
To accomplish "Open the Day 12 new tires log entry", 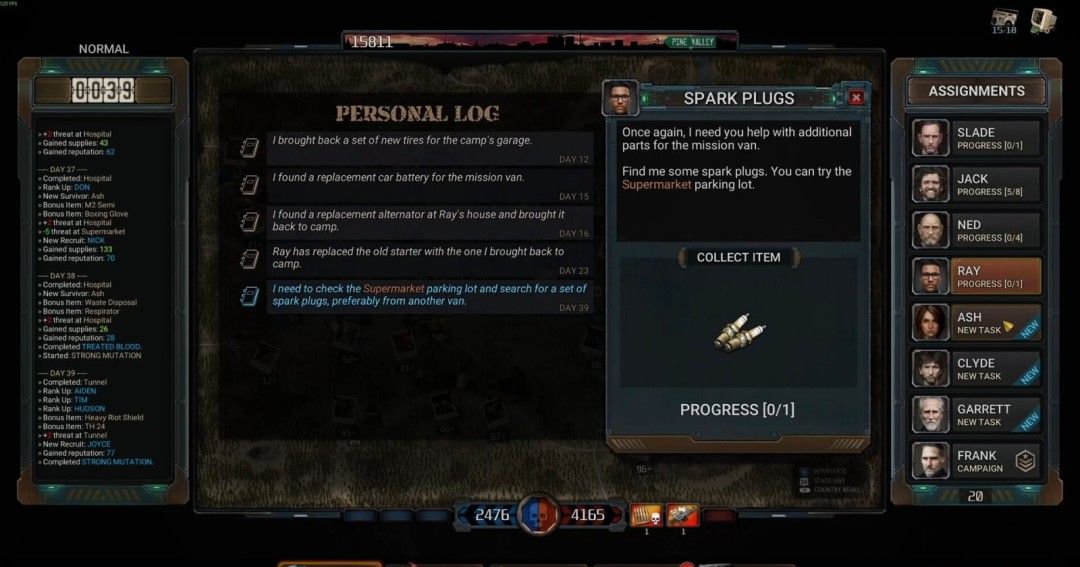I will point(430,148).
